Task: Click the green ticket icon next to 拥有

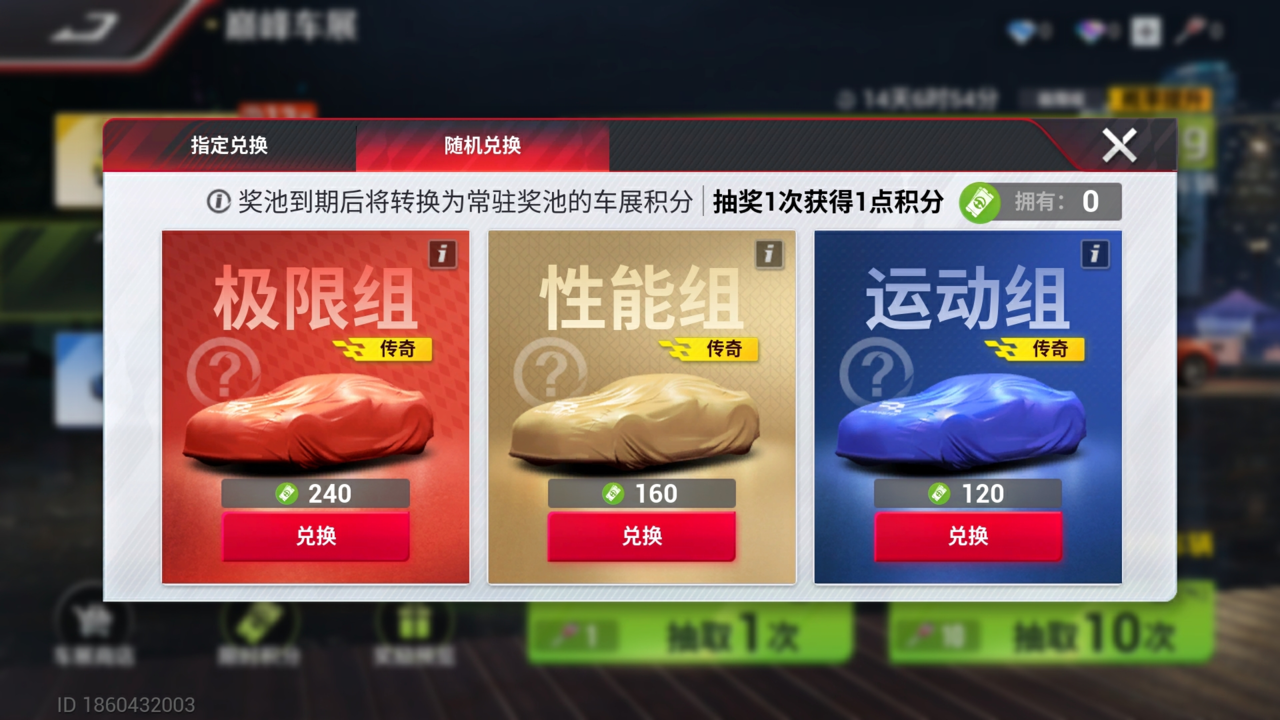Action: click(x=982, y=202)
